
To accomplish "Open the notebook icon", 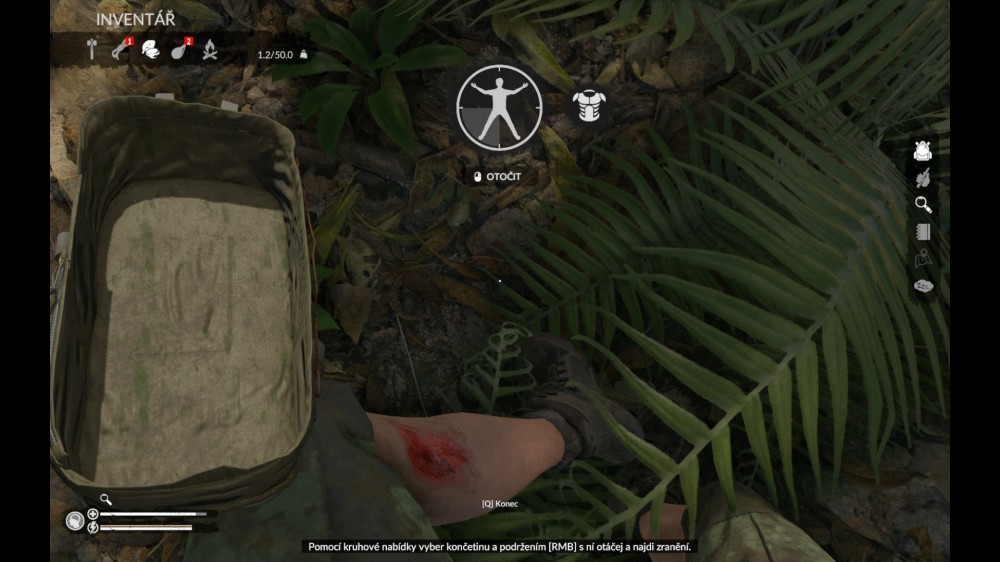I will [923, 232].
